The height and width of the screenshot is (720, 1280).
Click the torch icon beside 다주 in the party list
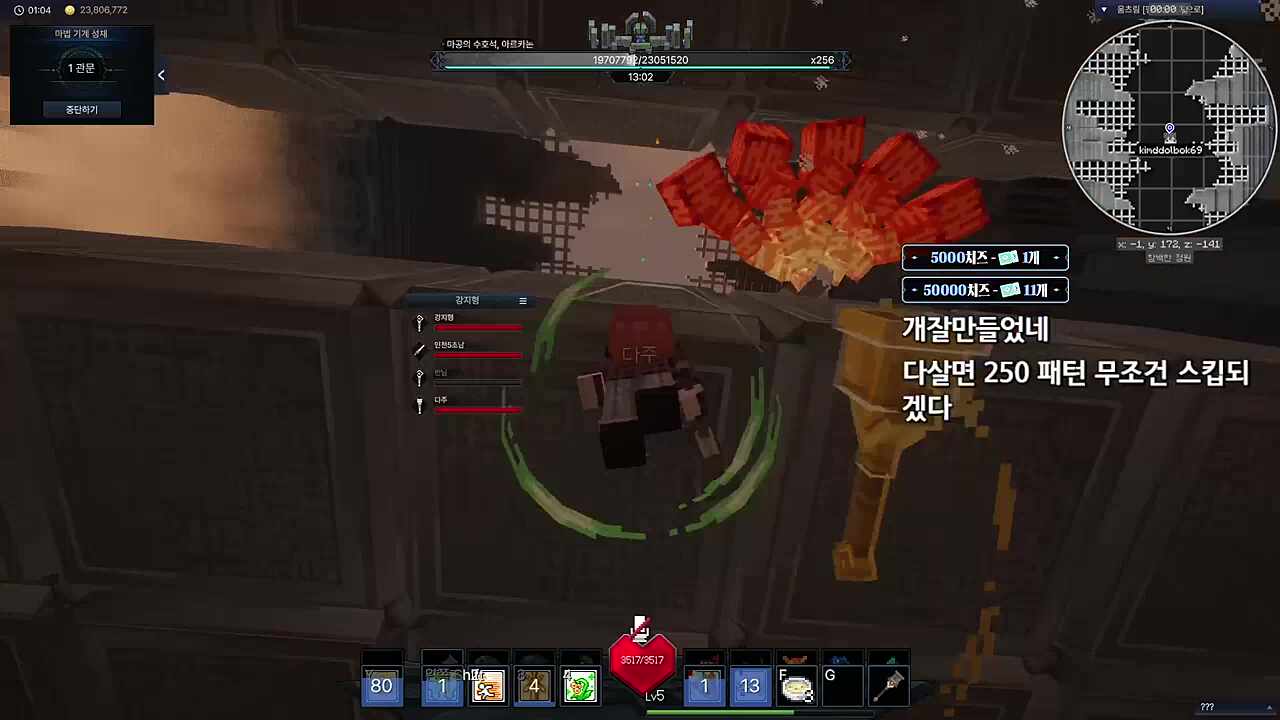pyautogui.click(x=420, y=402)
